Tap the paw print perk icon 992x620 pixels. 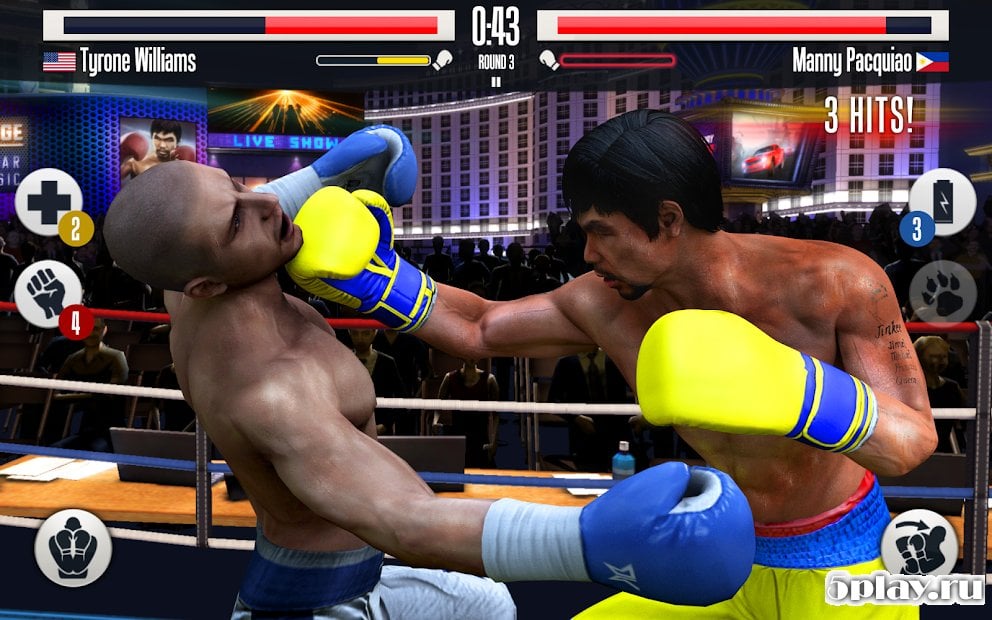(942, 293)
